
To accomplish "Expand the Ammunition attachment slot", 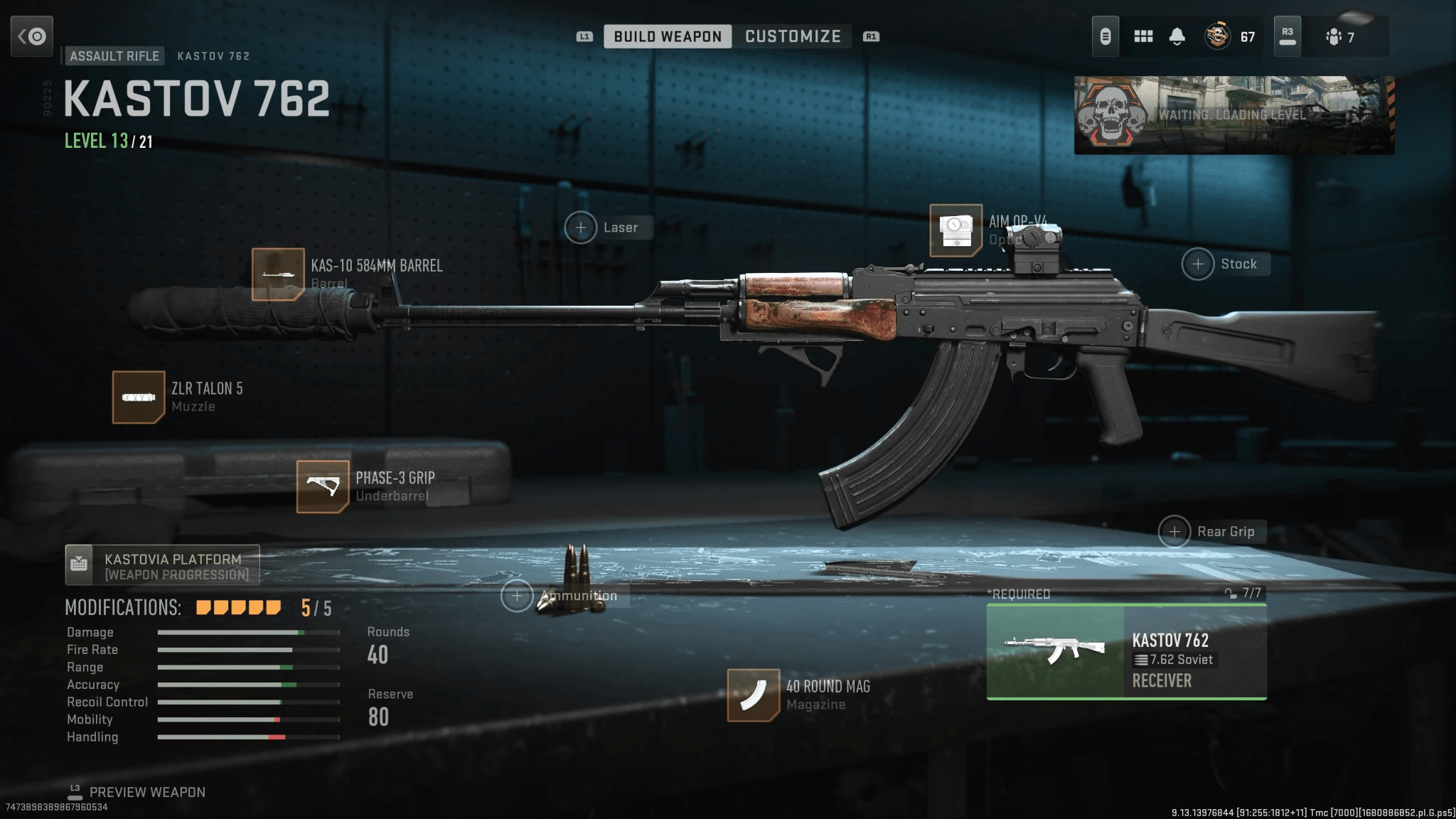I will click(517, 595).
